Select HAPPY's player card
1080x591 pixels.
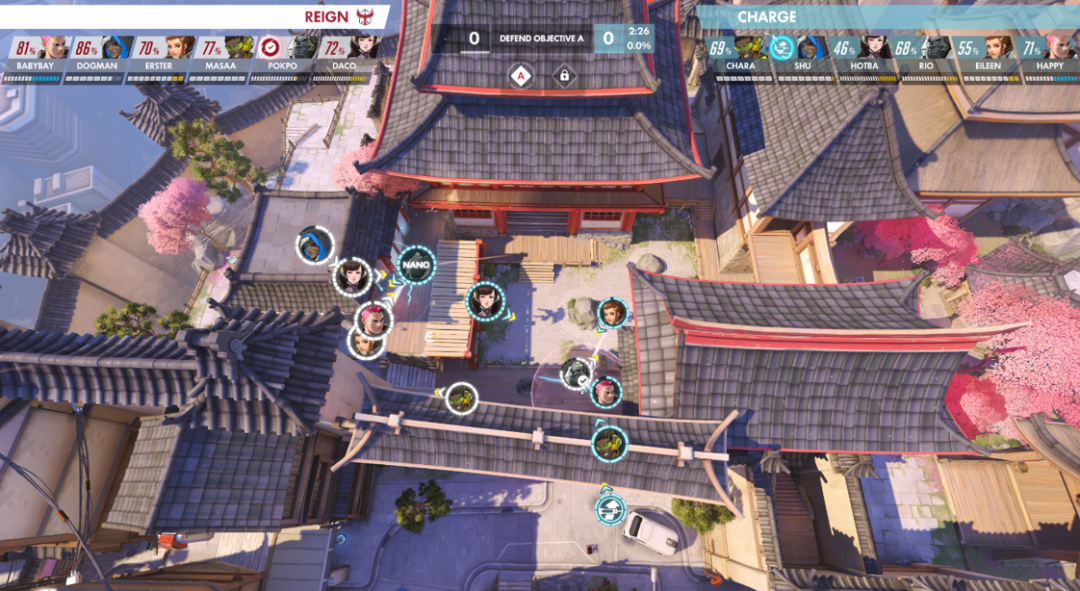[x=1042, y=54]
